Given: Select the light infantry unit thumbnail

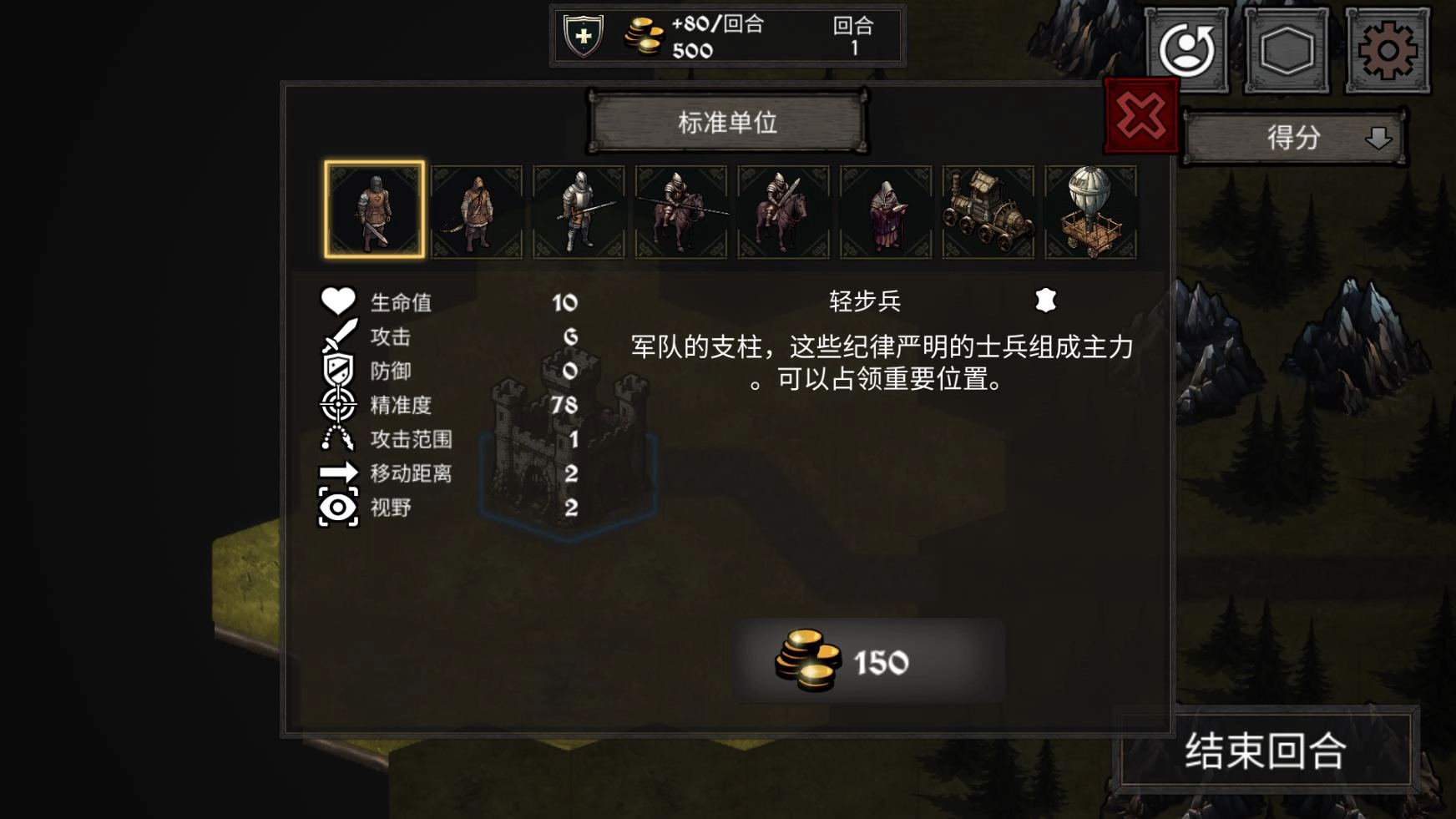Looking at the screenshot, I should 376,209.
